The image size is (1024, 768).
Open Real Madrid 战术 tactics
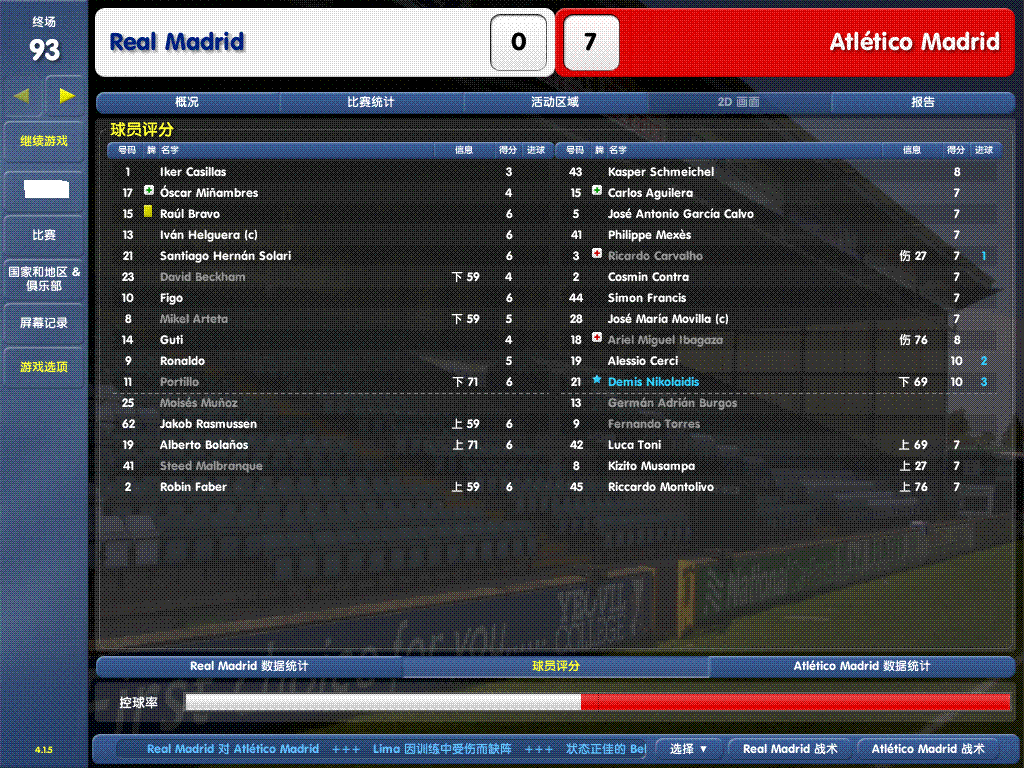click(790, 748)
